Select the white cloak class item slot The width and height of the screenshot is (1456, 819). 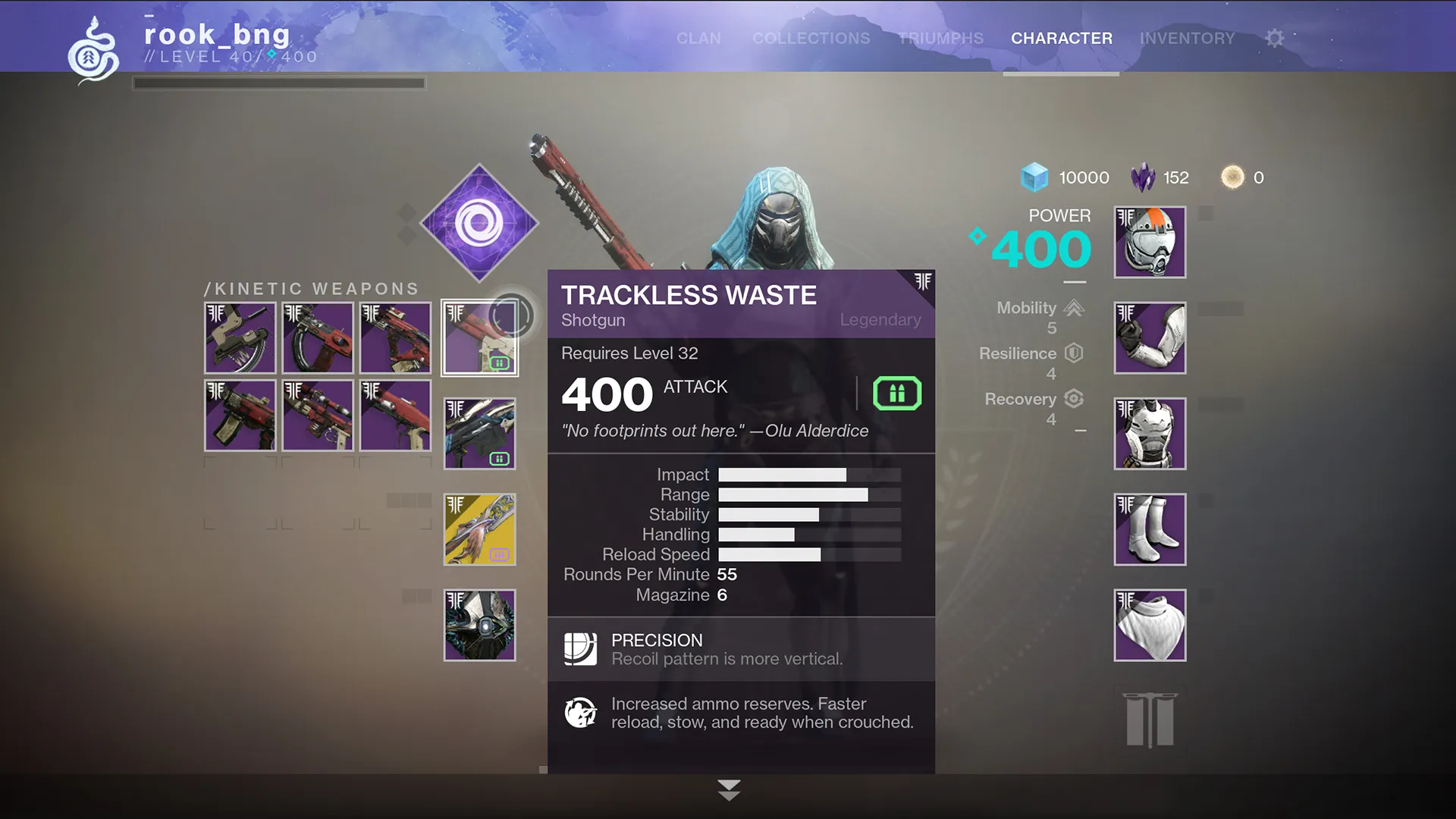click(x=1150, y=625)
